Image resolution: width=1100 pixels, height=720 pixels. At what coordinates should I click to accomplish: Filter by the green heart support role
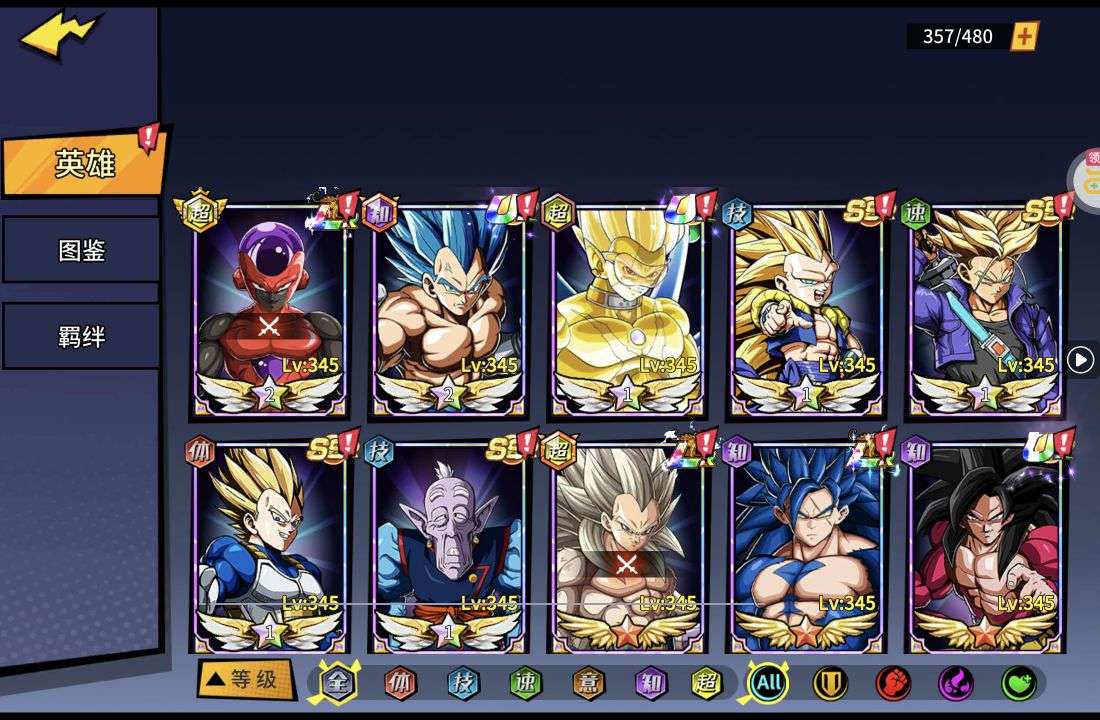[x=1018, y=683]
